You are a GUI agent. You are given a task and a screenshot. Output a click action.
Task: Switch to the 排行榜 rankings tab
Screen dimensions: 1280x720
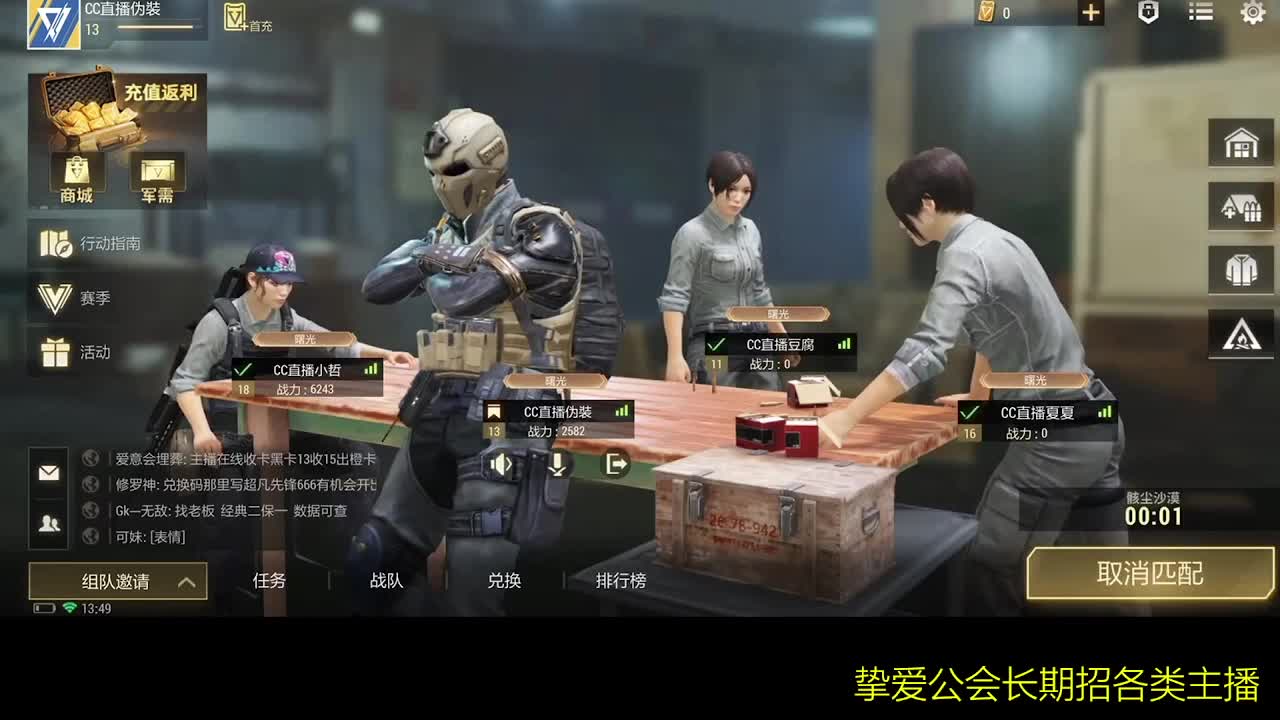pos(621,580)
